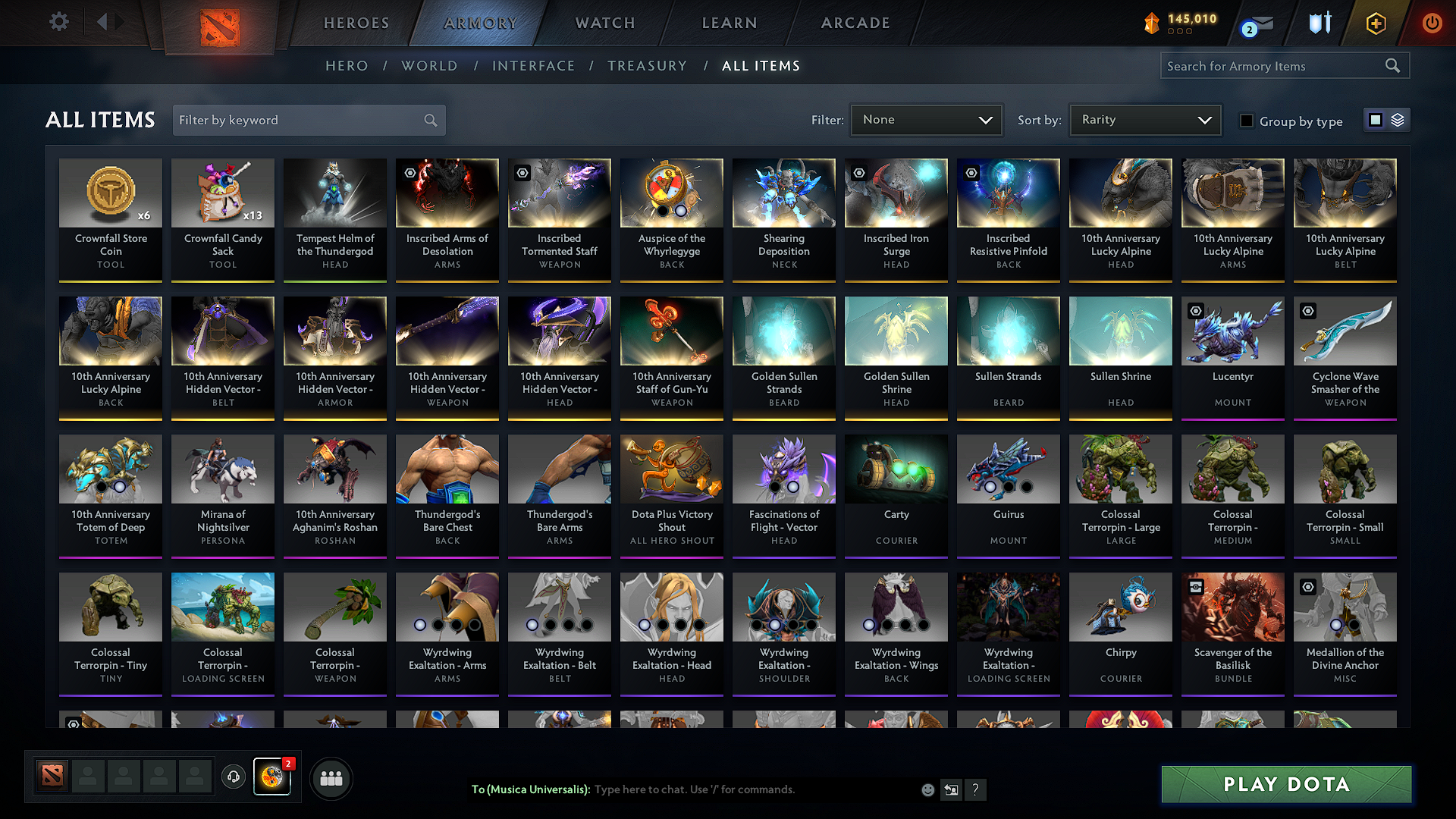
Task: Switch to layered grid view mode
Action: [1398, 119]
